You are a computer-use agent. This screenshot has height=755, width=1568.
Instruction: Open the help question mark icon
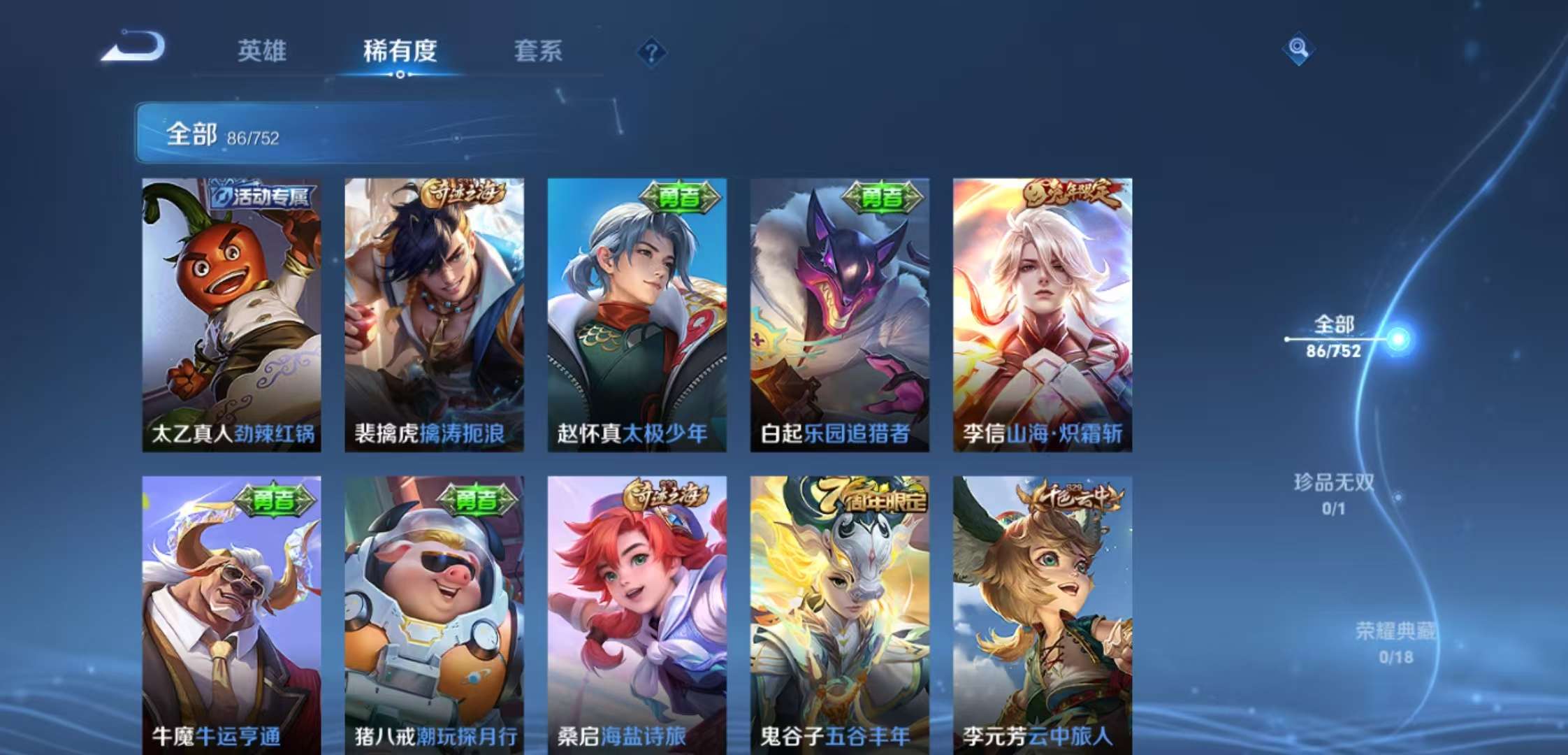(652, 52)
